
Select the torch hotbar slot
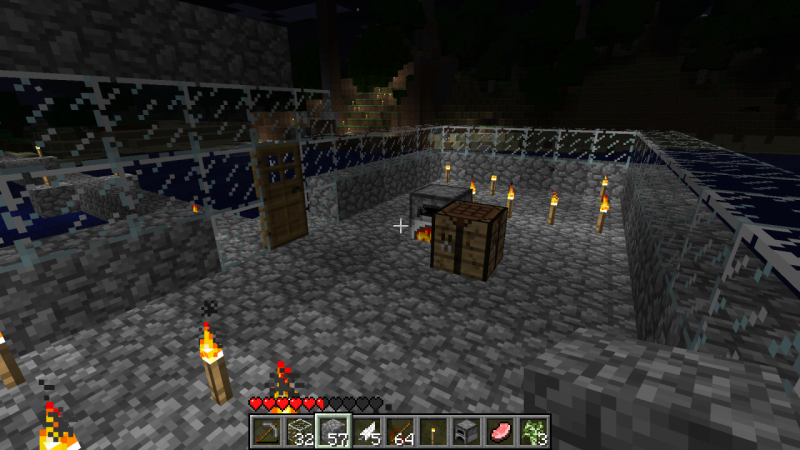[x=433, y=431]
